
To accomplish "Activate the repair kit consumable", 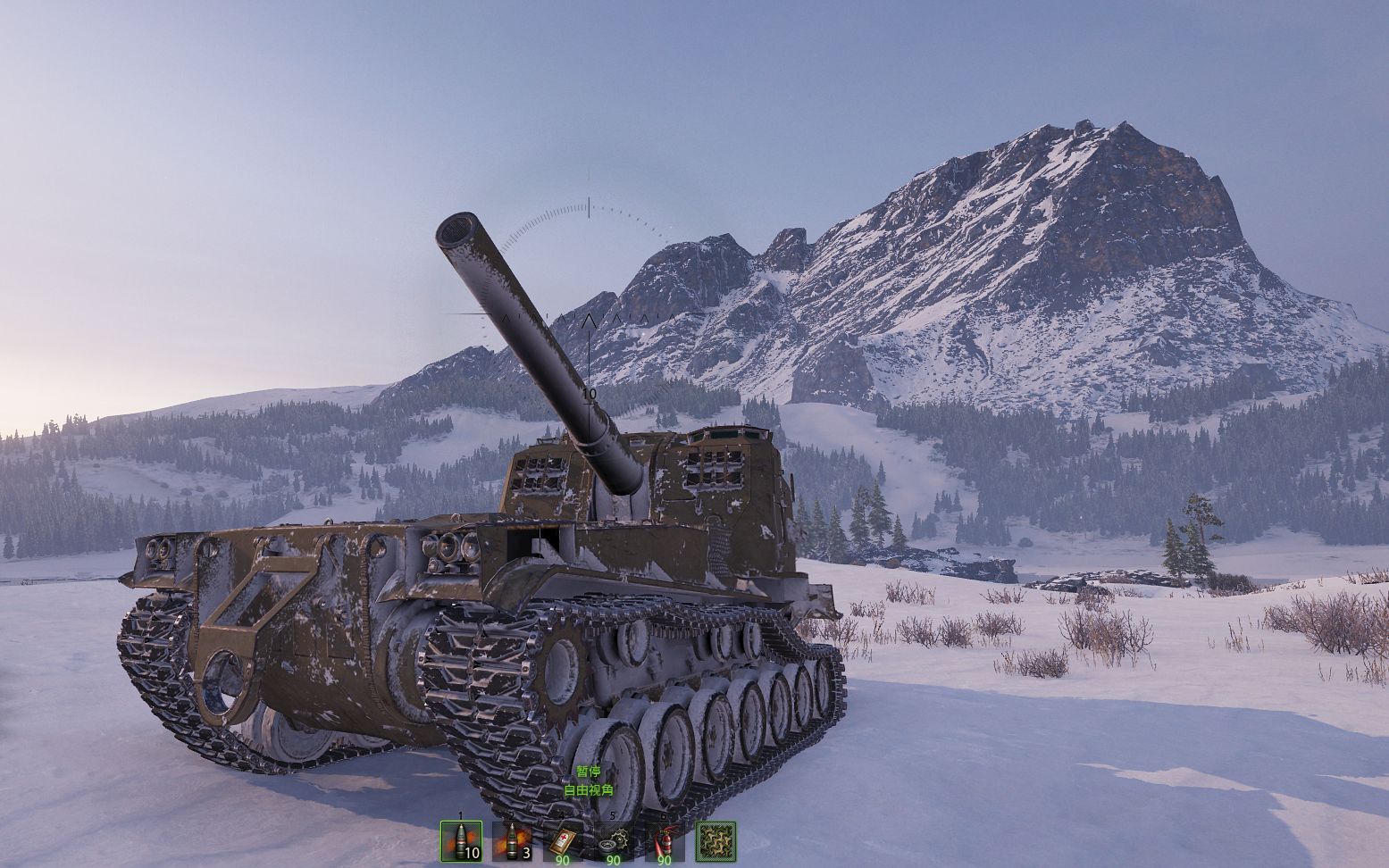I will coord(614,841).
